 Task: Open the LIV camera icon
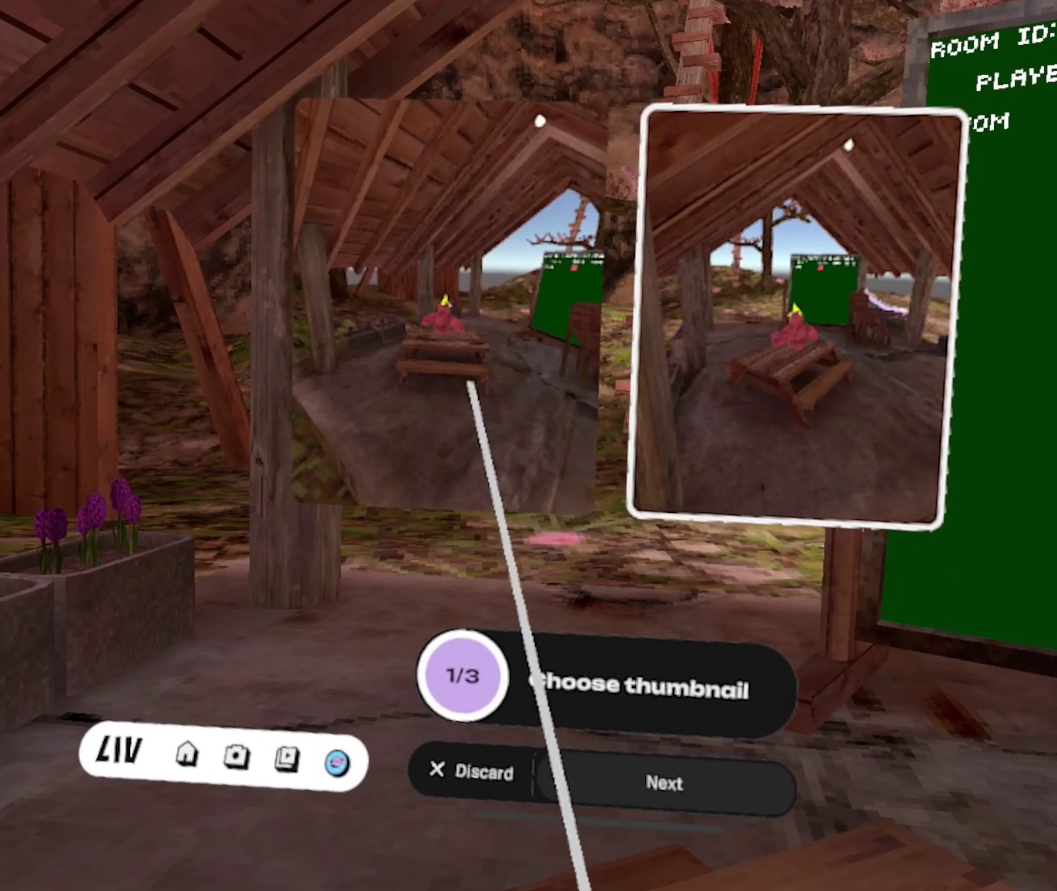[x=236, y=756]
